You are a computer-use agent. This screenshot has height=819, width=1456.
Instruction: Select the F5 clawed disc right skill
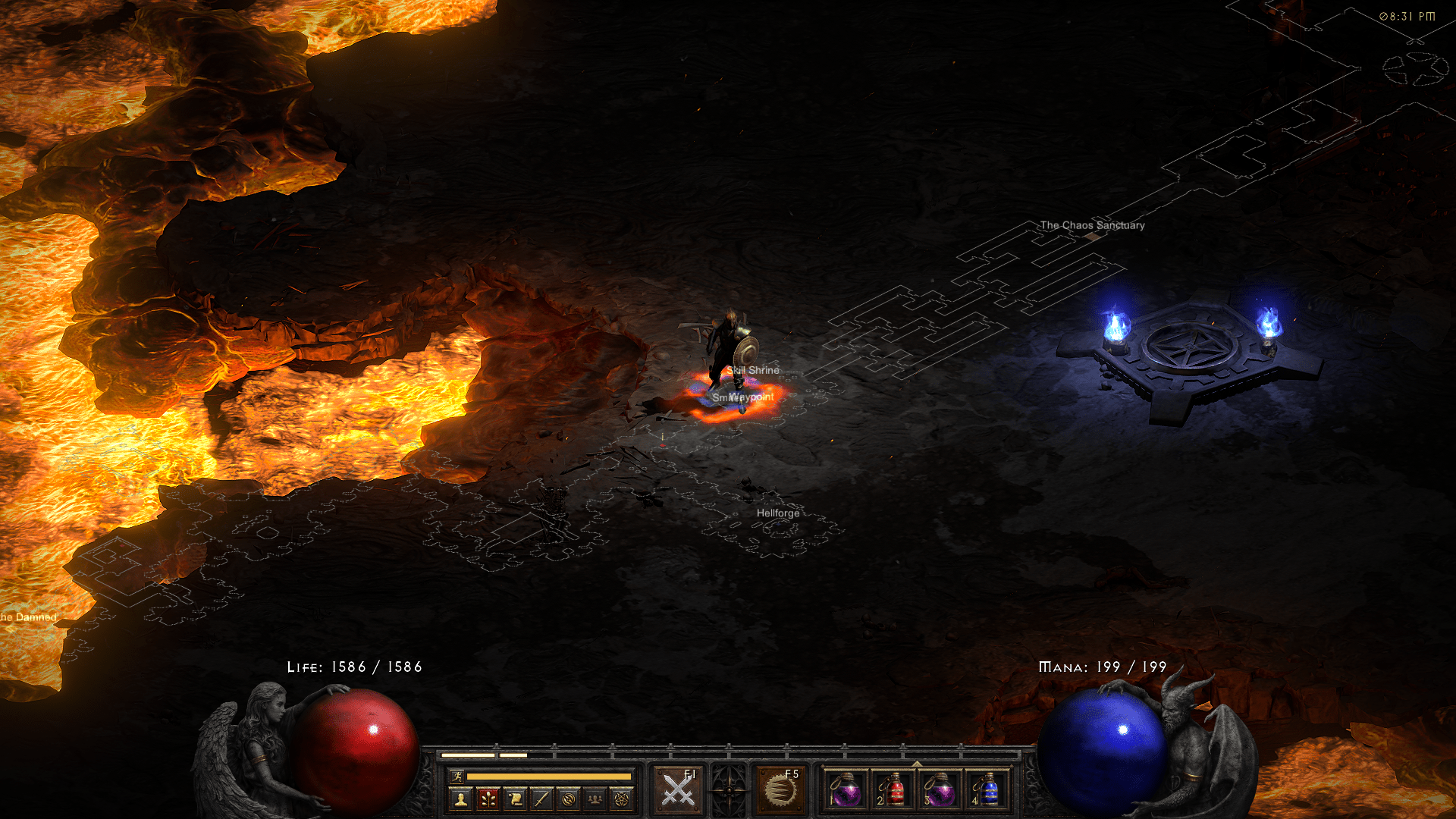[780, 790]
